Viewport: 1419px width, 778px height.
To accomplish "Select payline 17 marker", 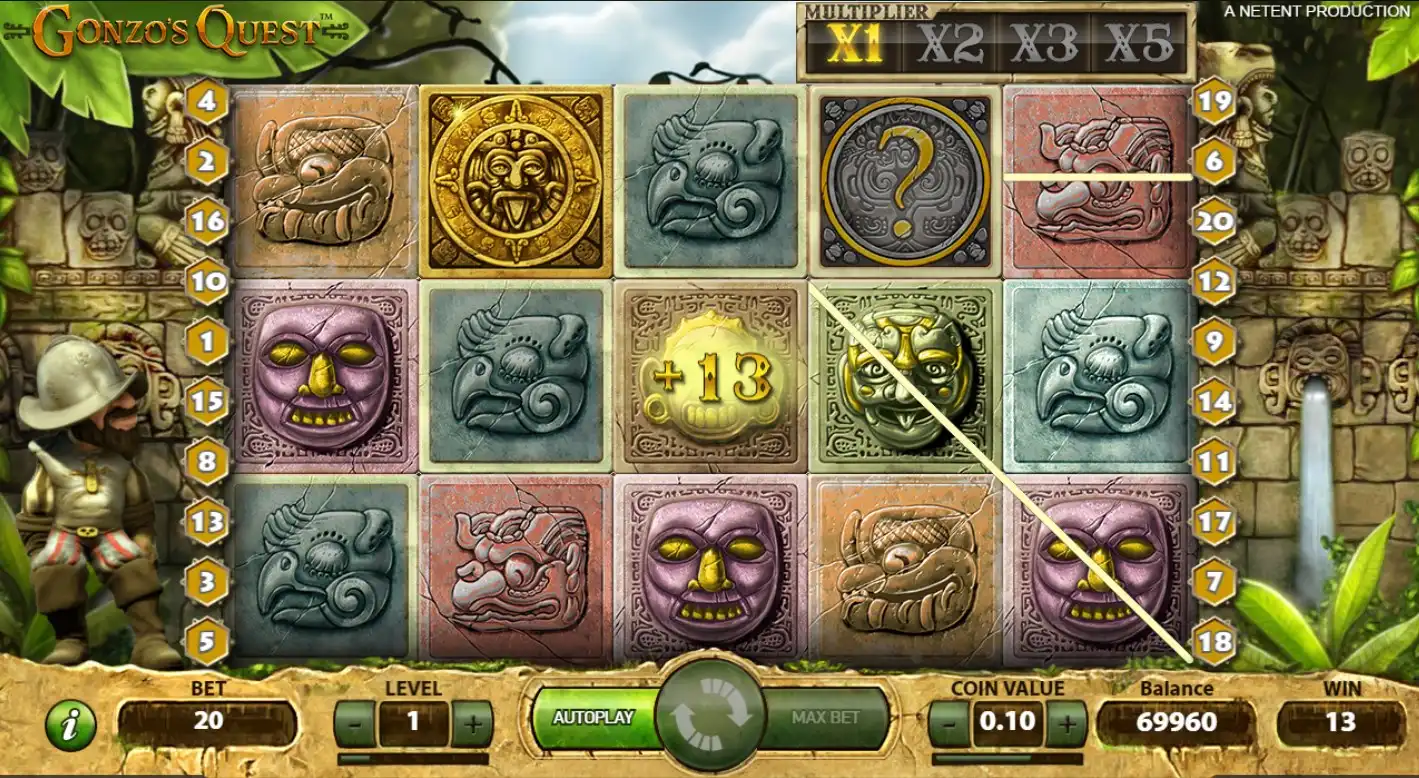I will click(1214, 521).
